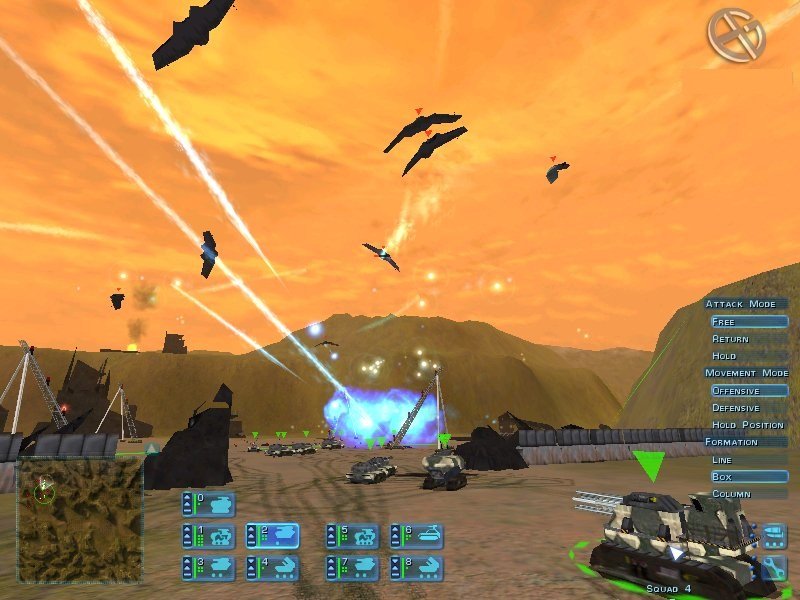Switch movement mode to Offensive
Screen dimensions: 800x600
748,391
